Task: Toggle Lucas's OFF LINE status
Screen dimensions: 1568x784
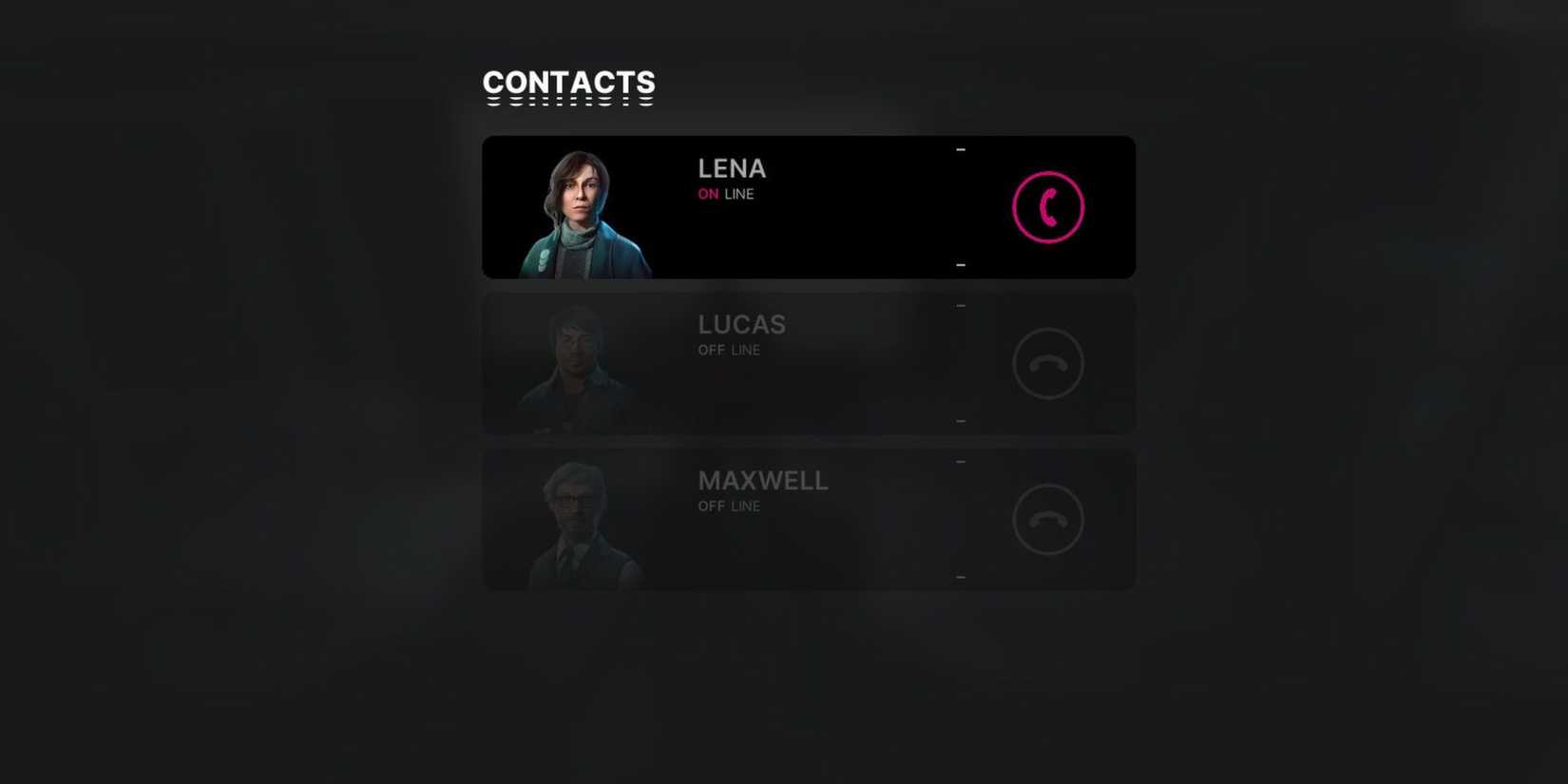Action: pyautogui.click(x=729, y=350)
